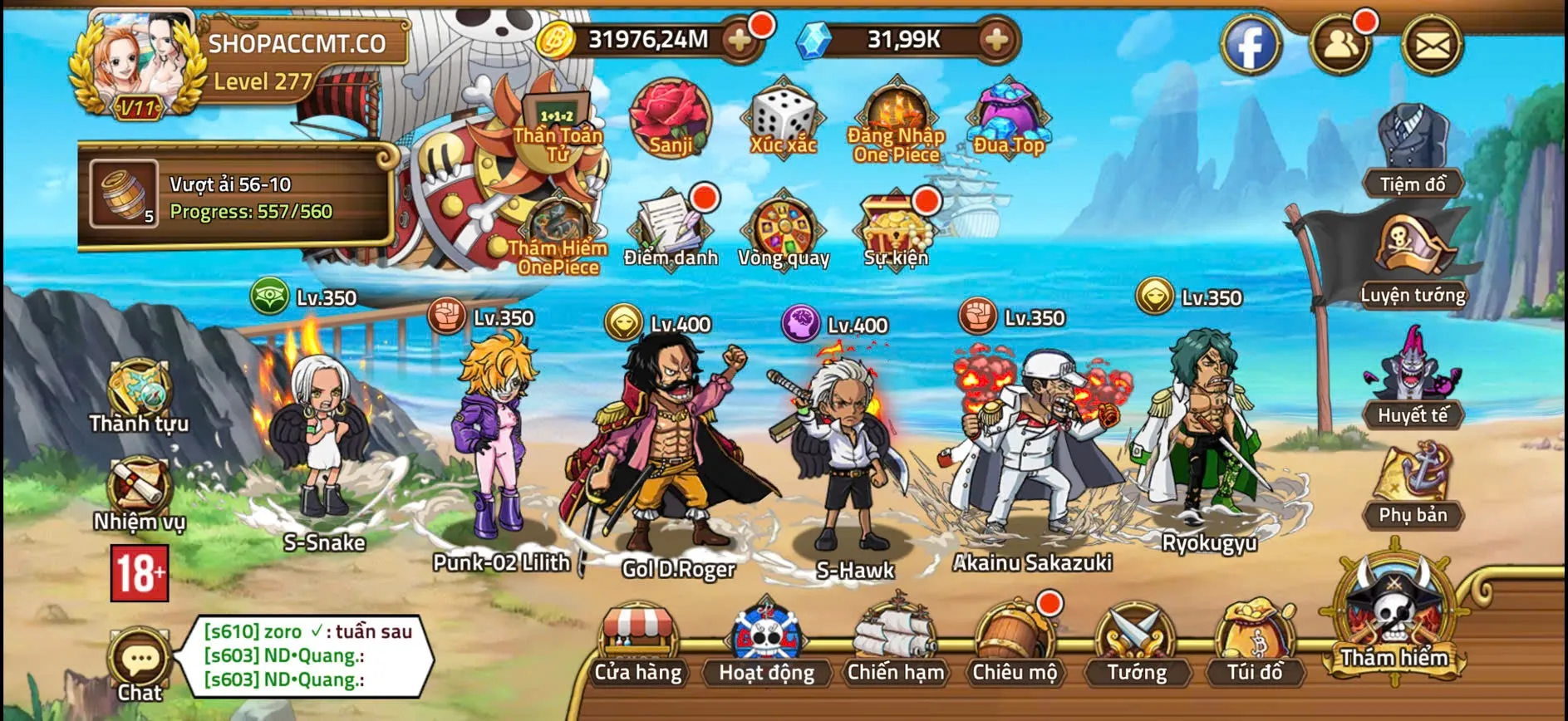
Task: Open the friends list icon
Action: tap(1339, 45)
